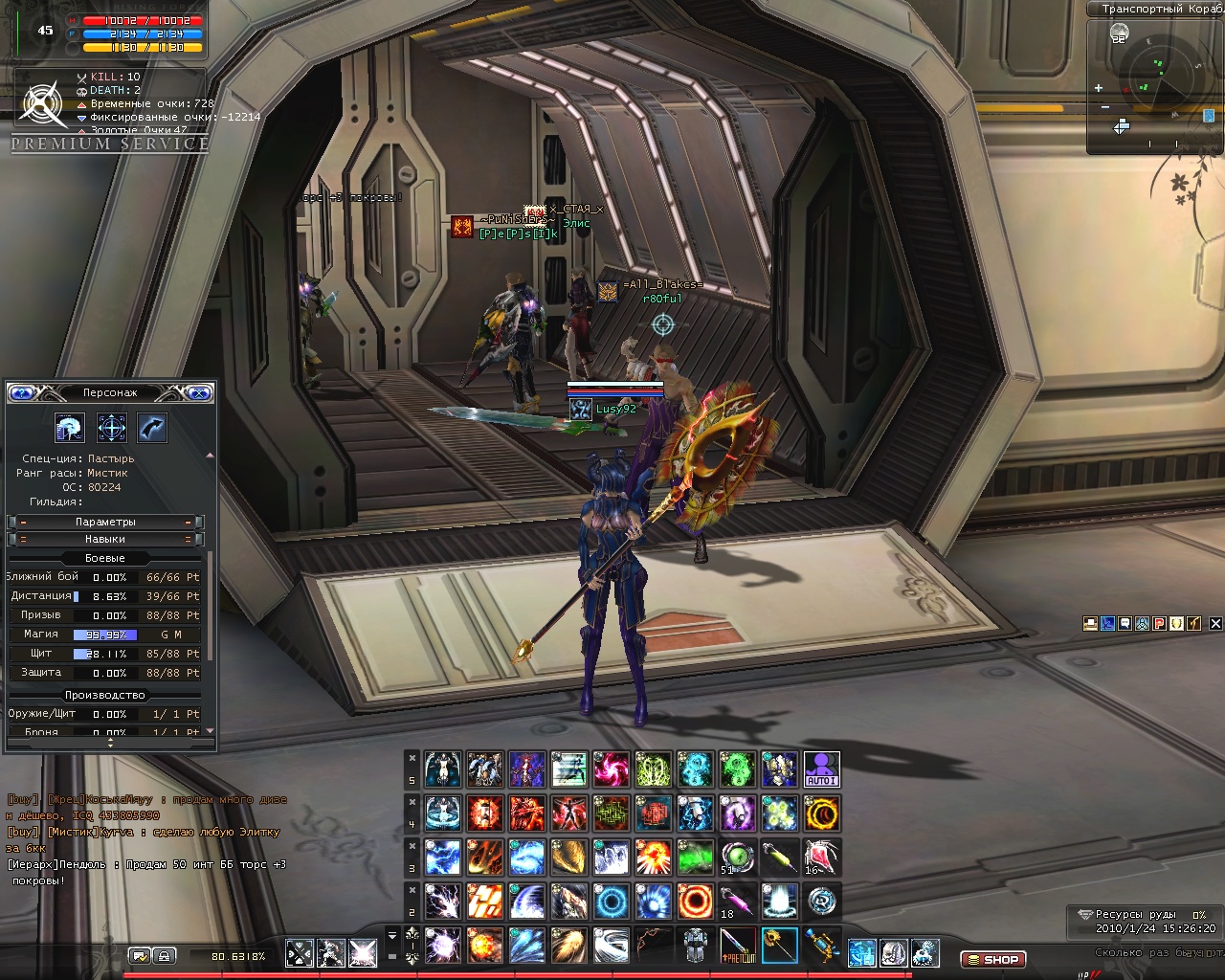Use the pink syringe item with count 18
Image resolution: width=1225 pixels, height=980 pixels.
pyautogui.click(x=737, y=902)
